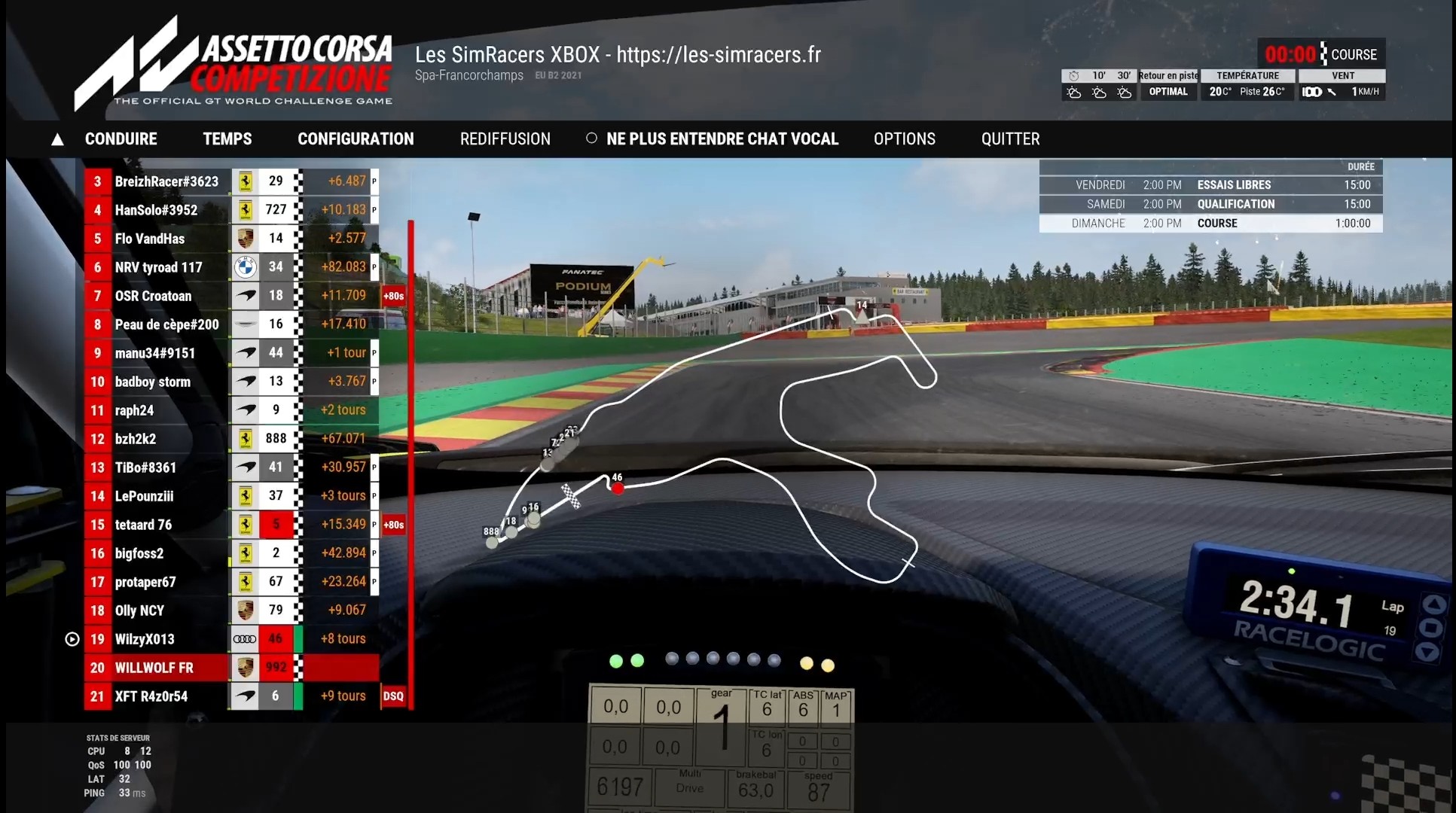Select the tetaard 76 row
This screenshot has width=1456, height=813.
[x=143, y=525]
